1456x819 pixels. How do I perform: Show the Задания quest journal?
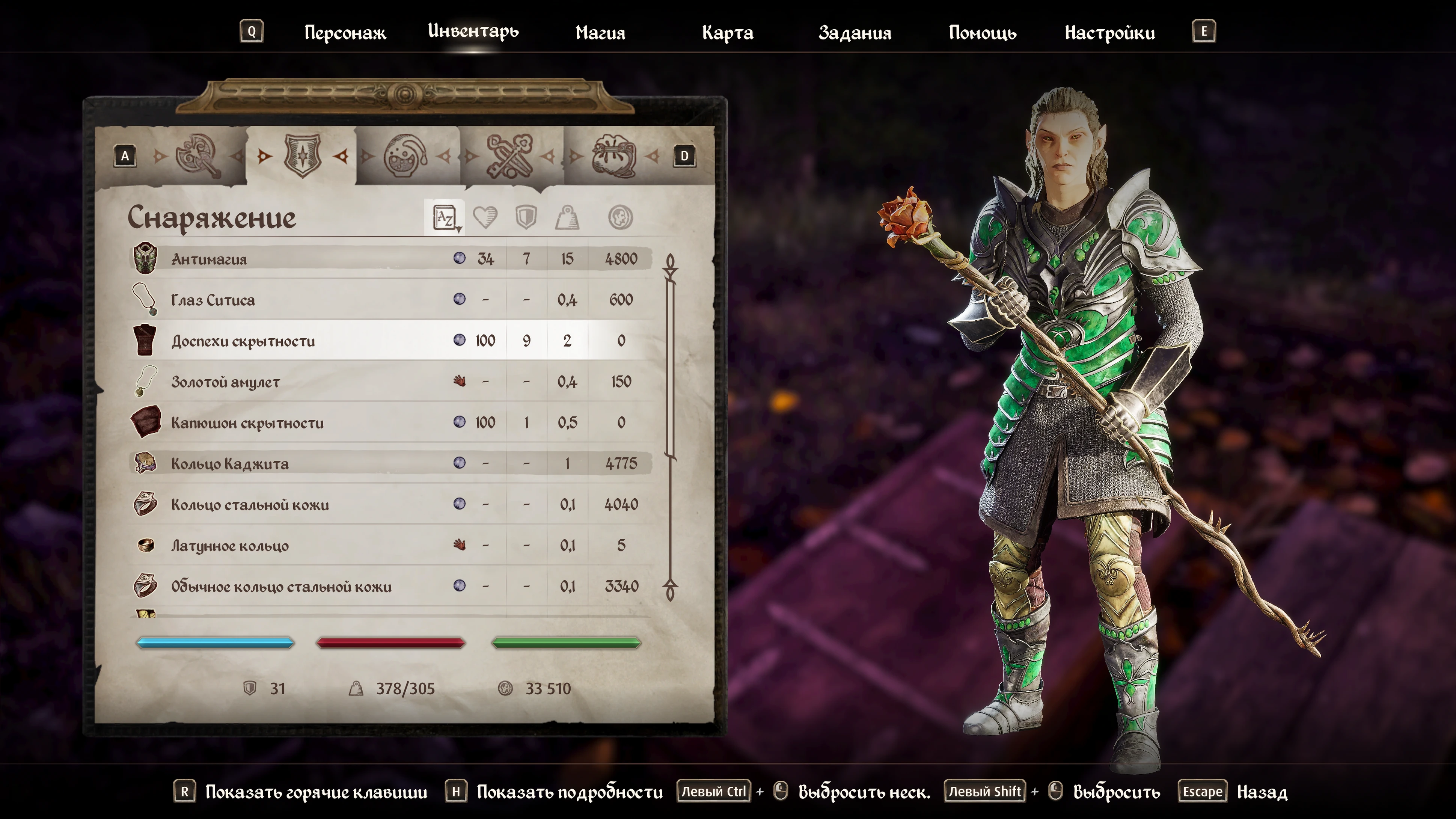(x=855, y=33)
